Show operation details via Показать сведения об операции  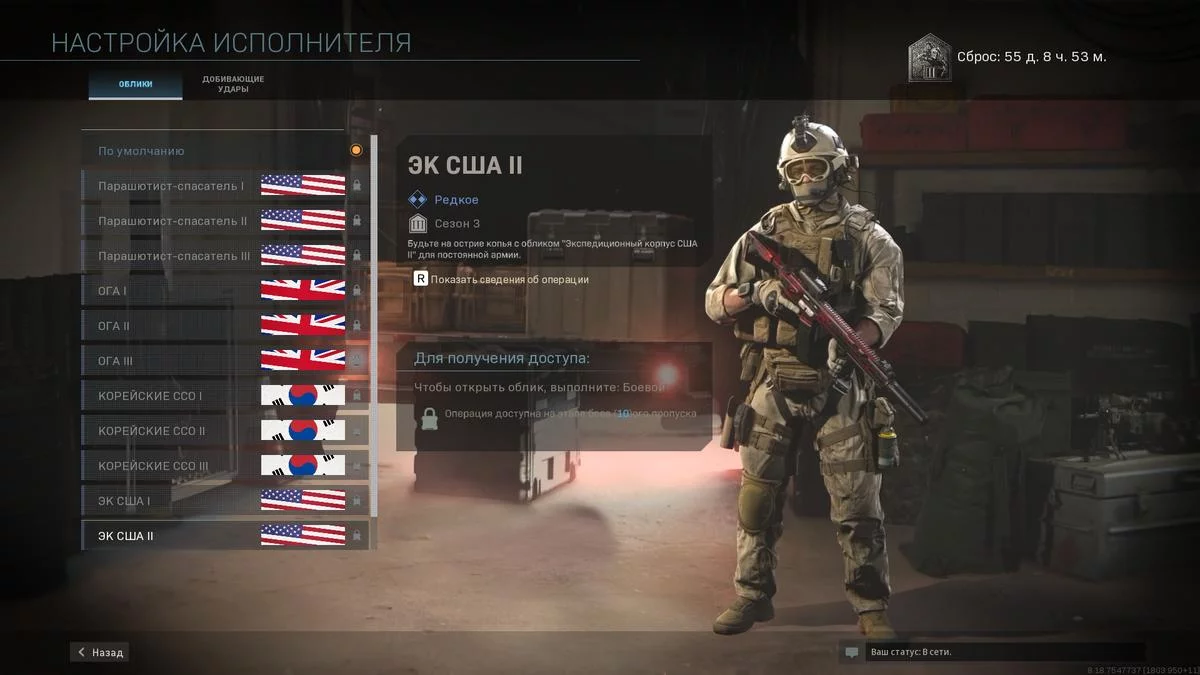point(502,280)
